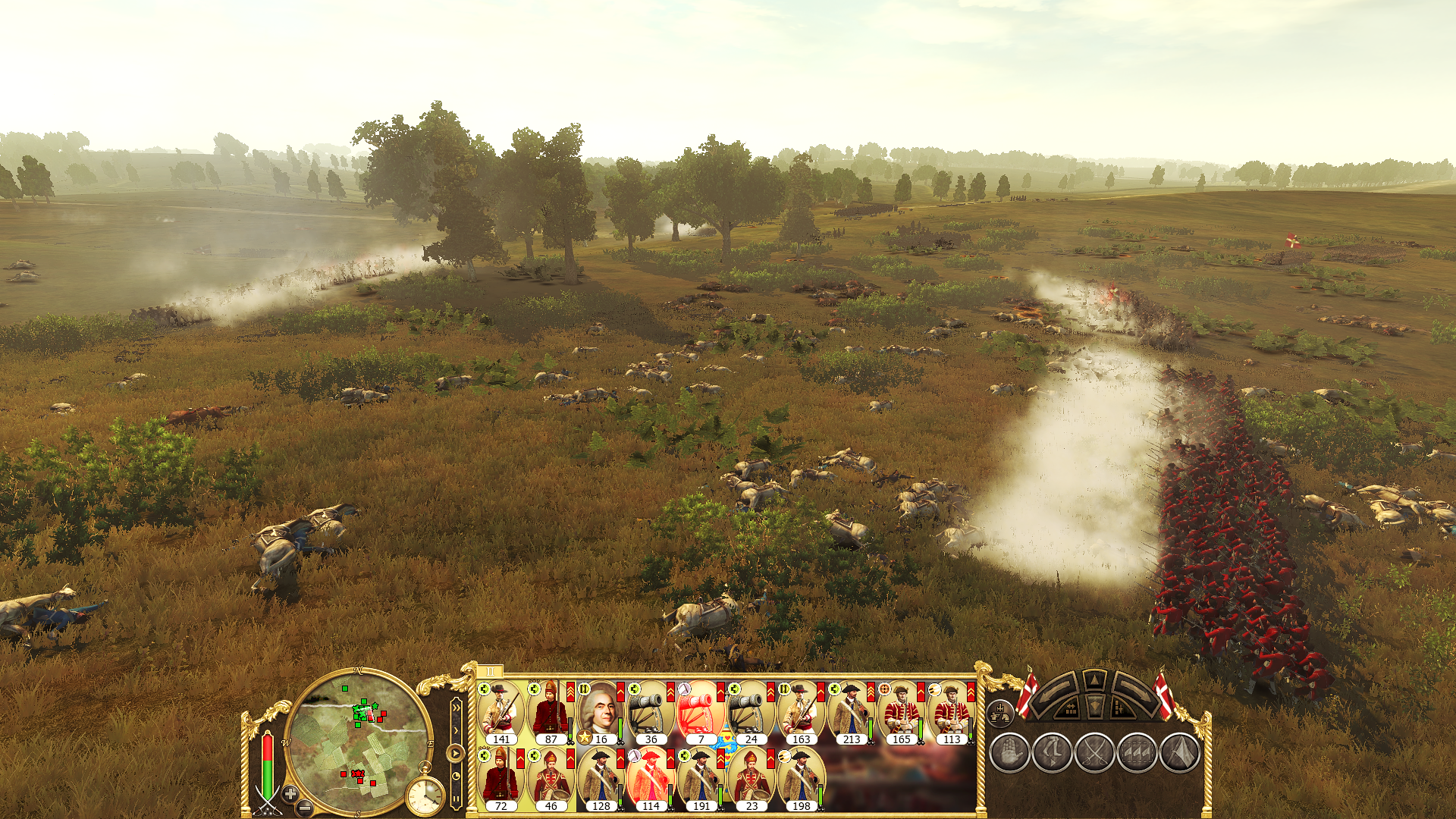The width and height of the screenshot is (1456, 819).
Task: Set game speed to fastest double-arrow
Action: coord(455,708)
